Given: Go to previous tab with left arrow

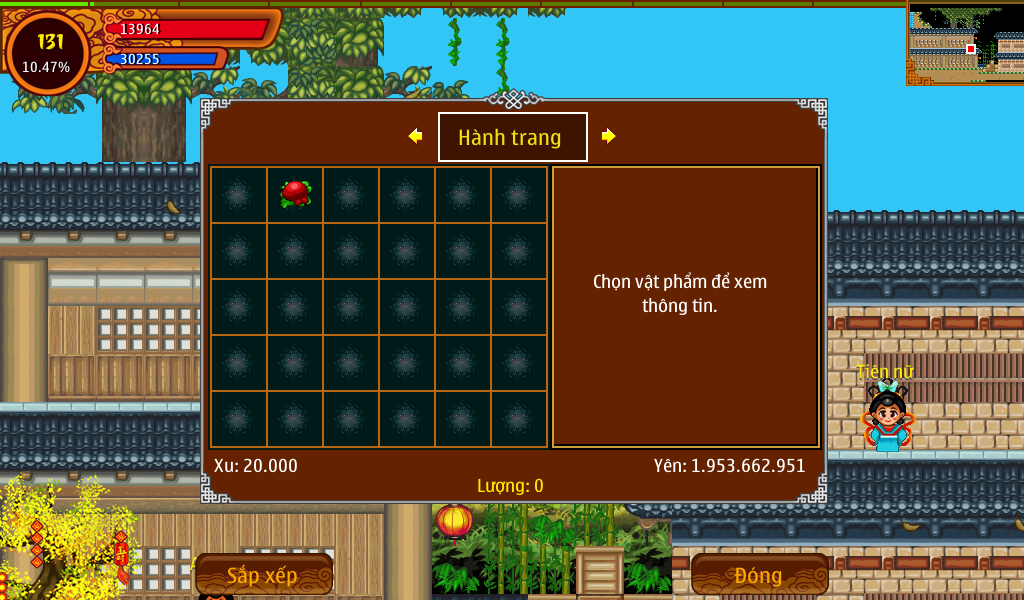Looking at the screenshot, I should tap(416, 136).
